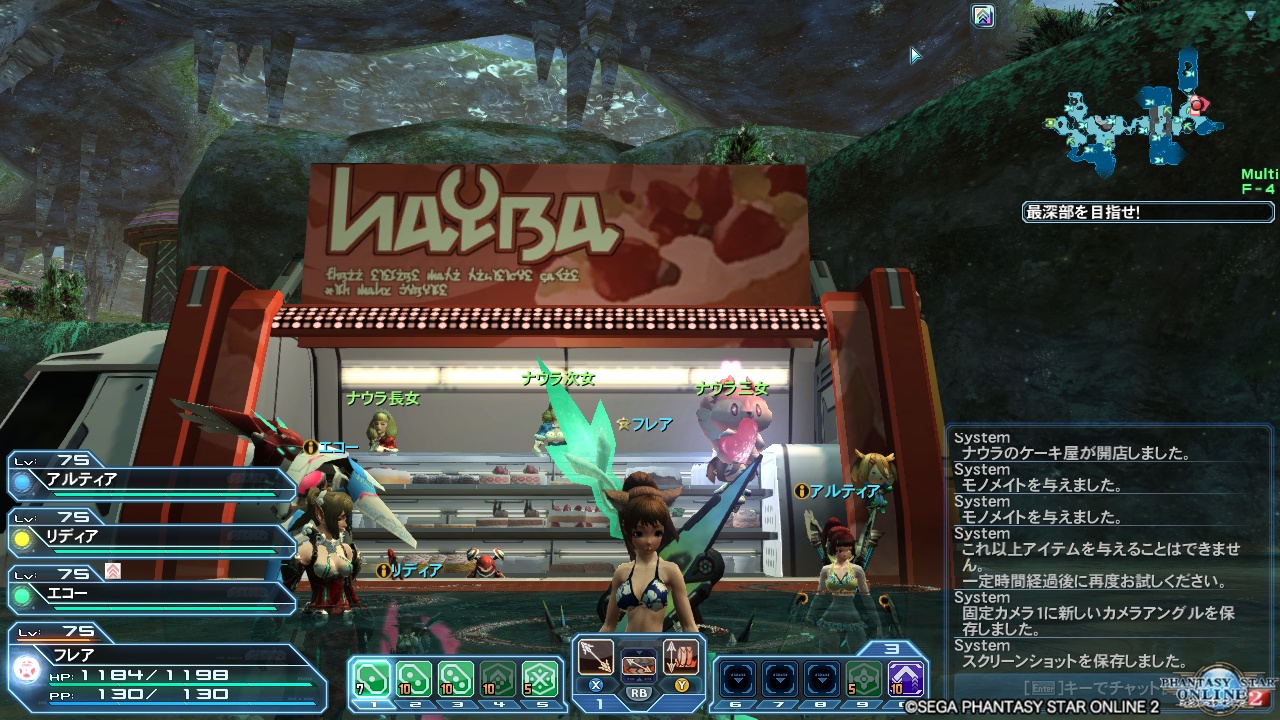Expand the empty dropdown slot numbered 8
Screen dimensions: 1280x720
coord(821,678)
